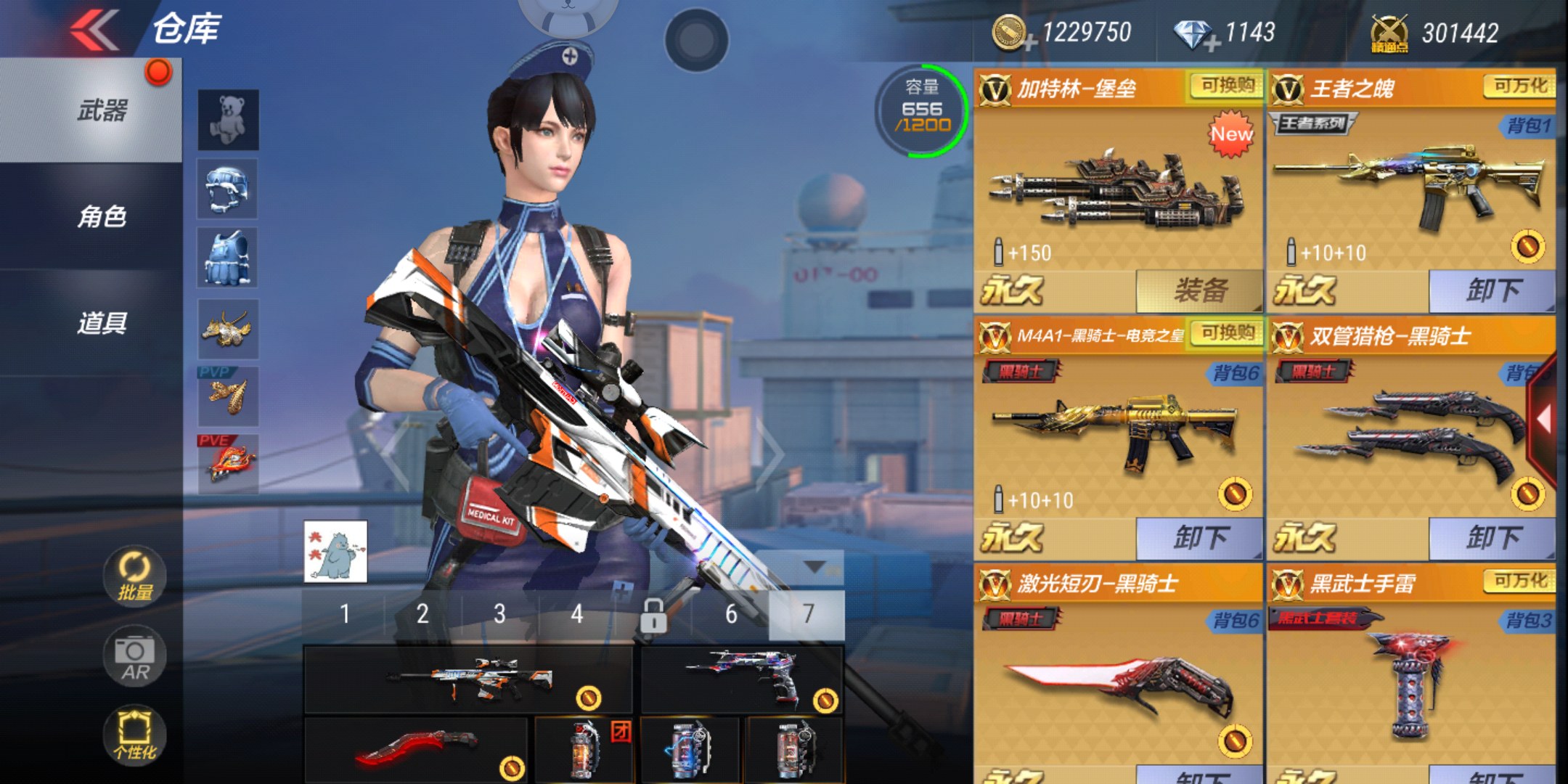The height and width of the screenshot is (784, 1568).
Task: Click the locked loadout bag slot
Action: [653, 616]
